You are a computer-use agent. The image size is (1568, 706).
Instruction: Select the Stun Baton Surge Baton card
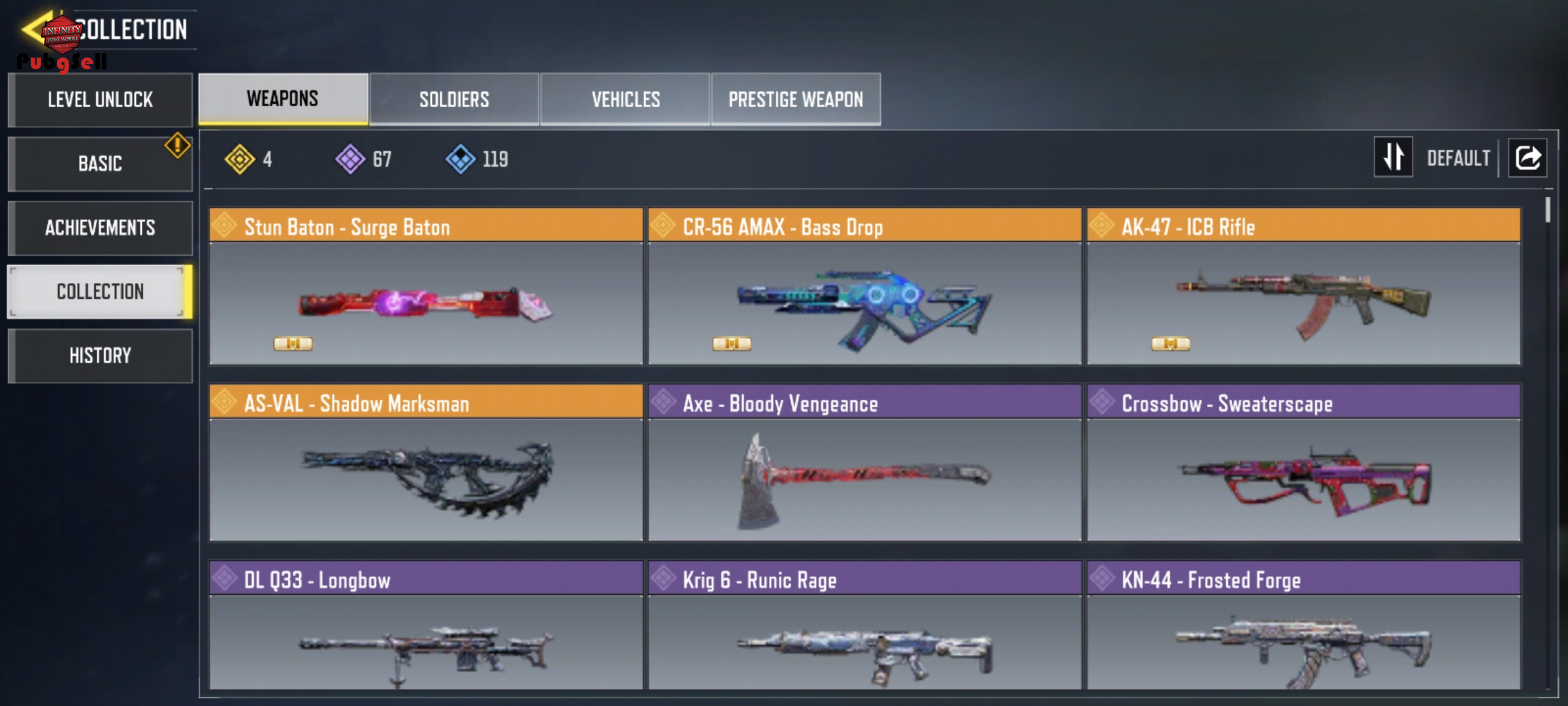pyautogui.click(x=426, y=286)
